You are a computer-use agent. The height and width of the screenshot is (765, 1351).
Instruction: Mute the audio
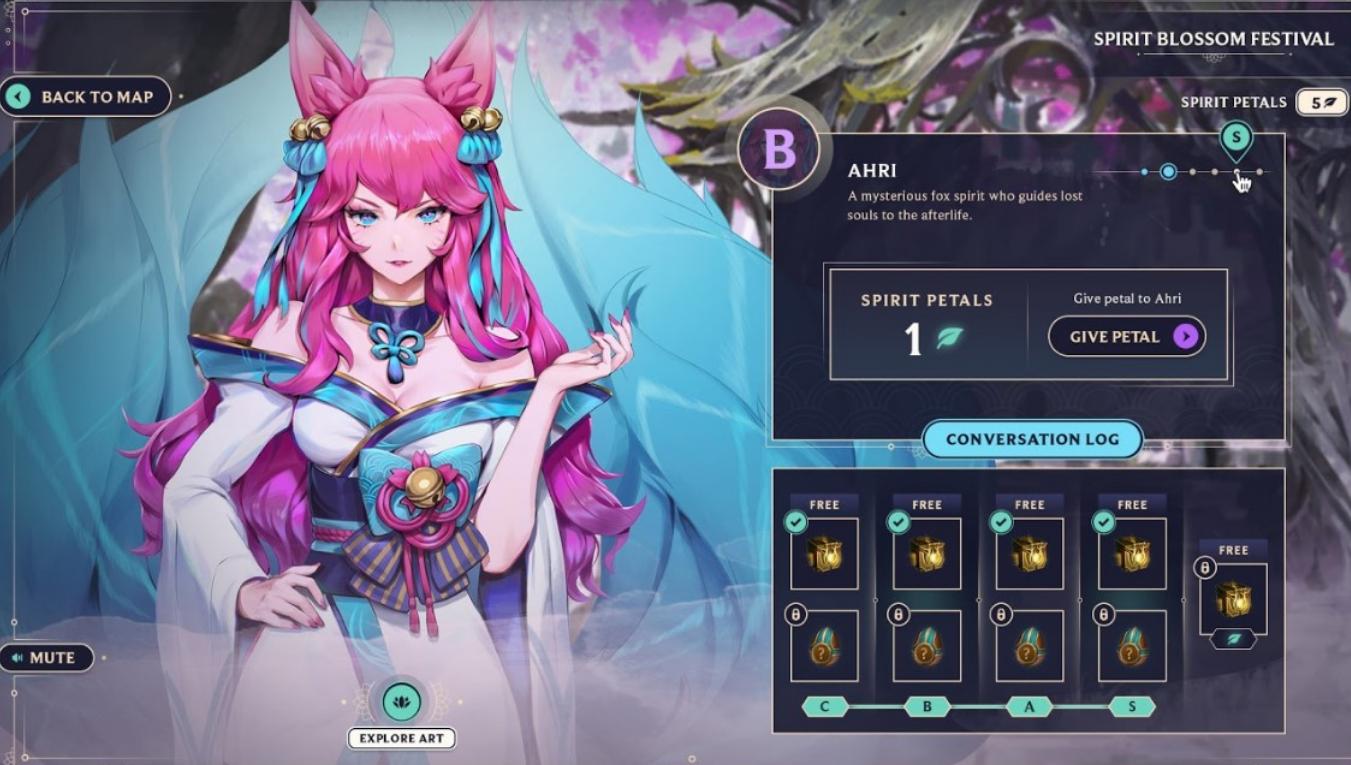[x=46, y=658]
